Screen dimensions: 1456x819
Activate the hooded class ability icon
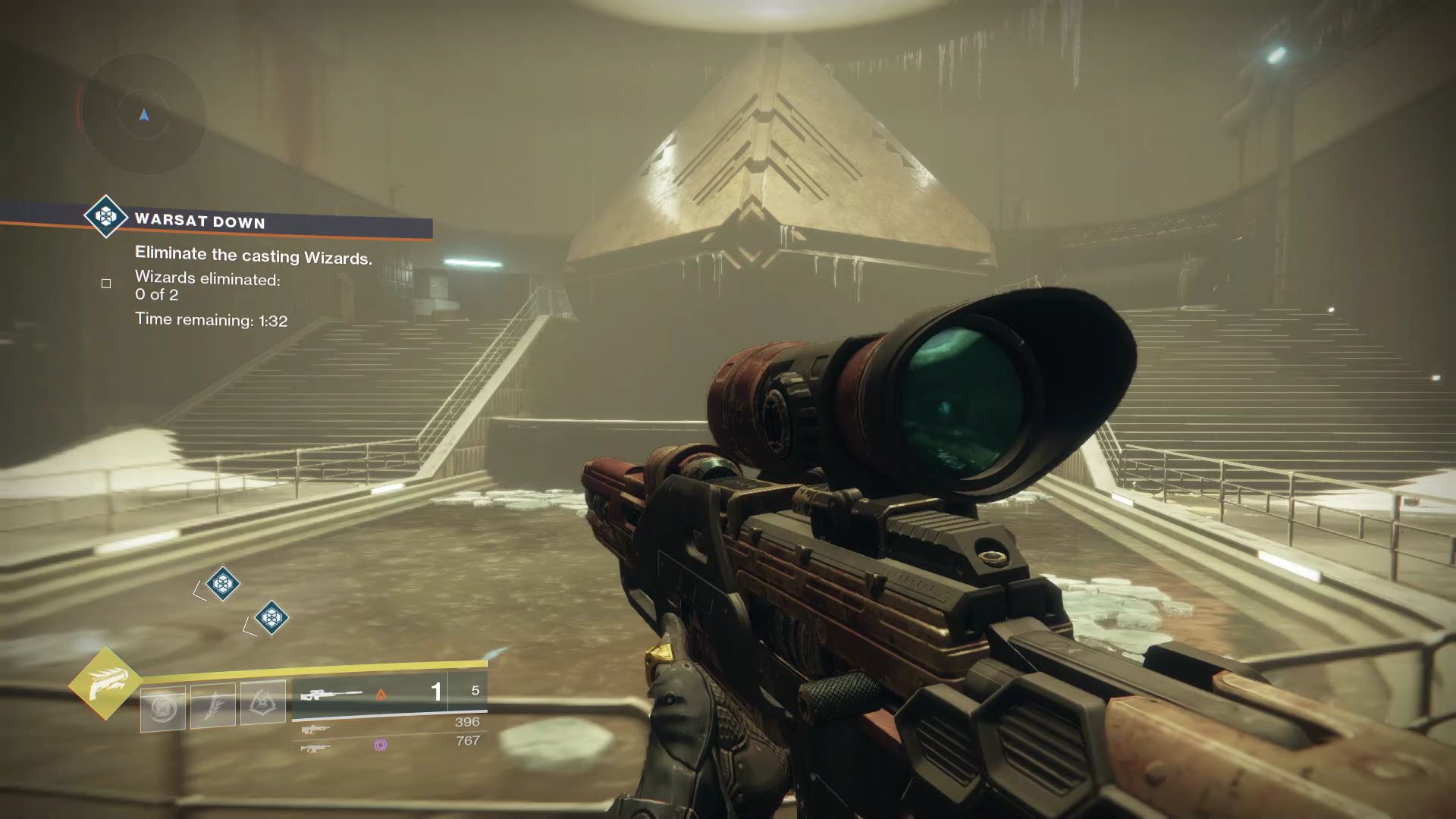263,702
